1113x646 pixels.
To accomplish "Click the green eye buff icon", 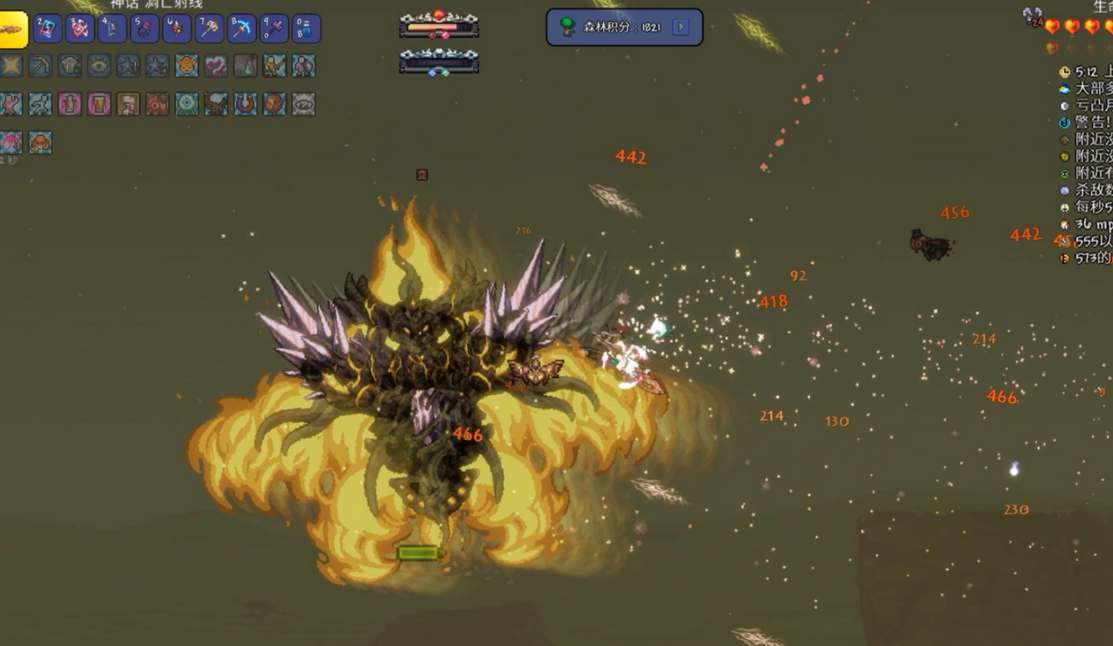I will pos(99,66).
